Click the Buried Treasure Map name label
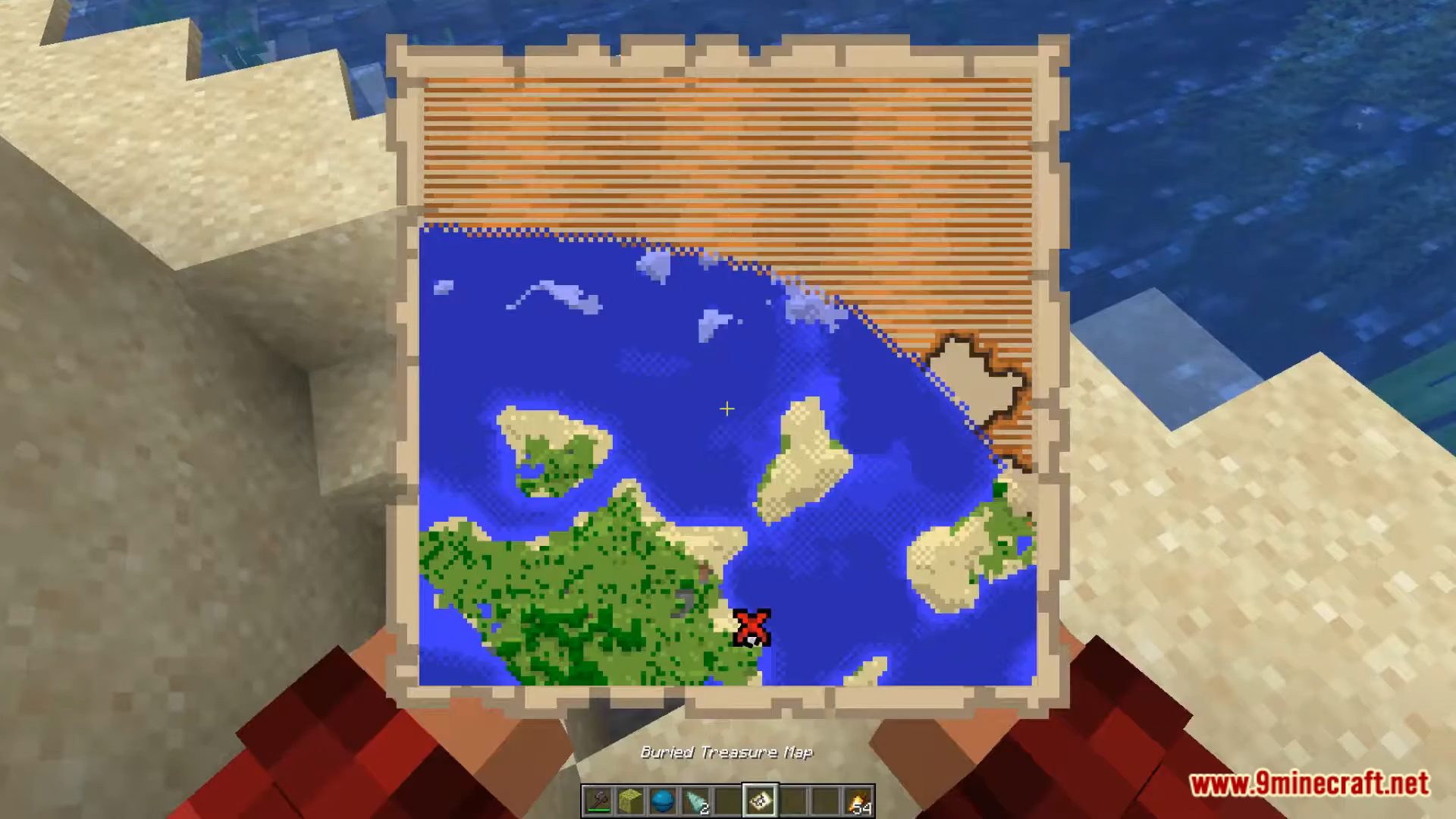Viewport: 1456px width, 819px height. tap(726, 753)
